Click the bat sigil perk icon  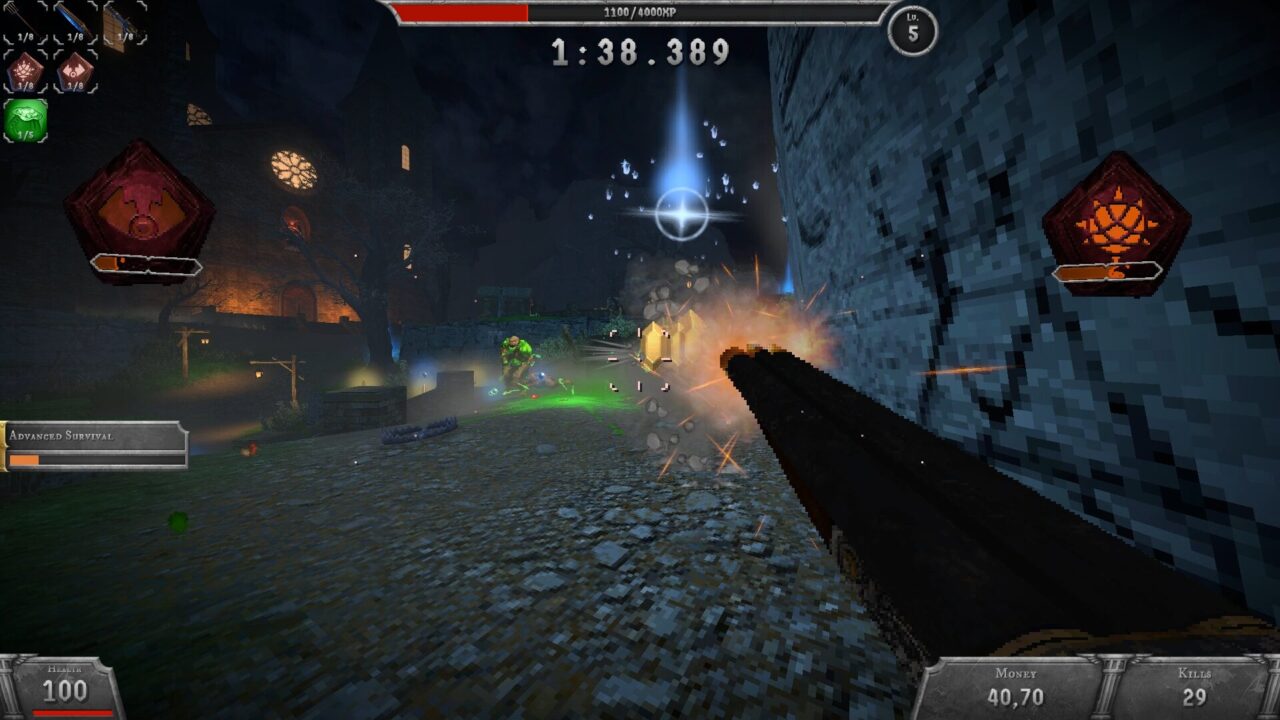(73, 70)
